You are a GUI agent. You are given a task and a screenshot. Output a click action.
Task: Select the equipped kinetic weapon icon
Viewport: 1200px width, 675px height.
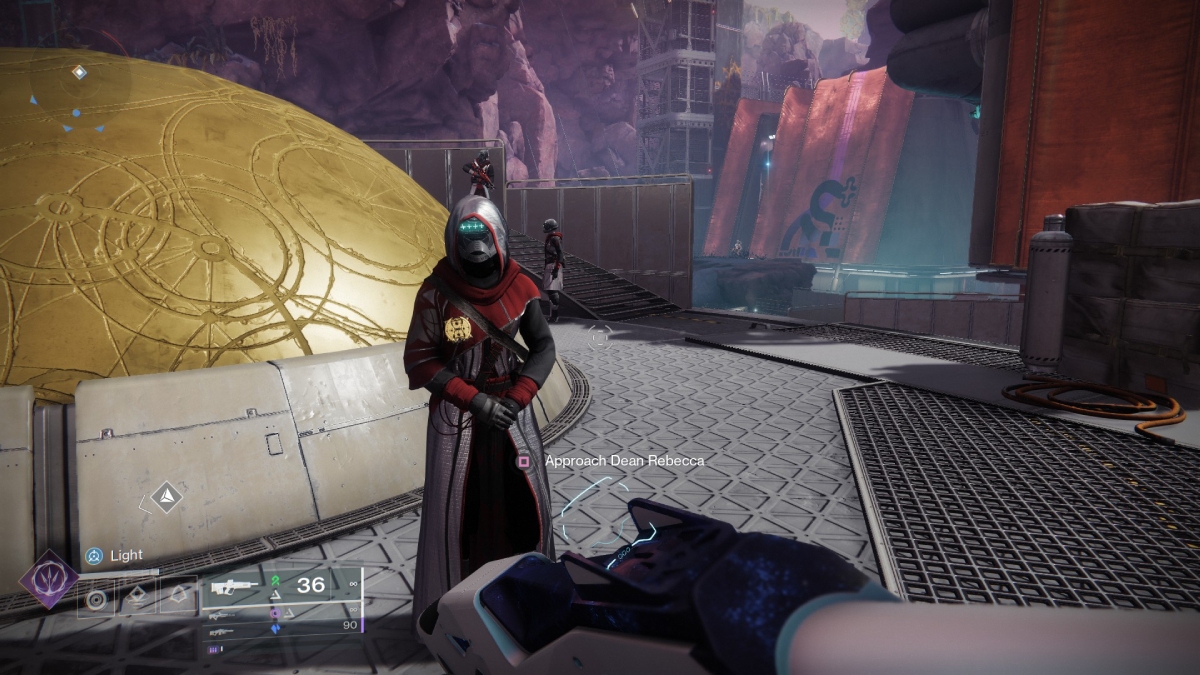click(x=233, y=588)
